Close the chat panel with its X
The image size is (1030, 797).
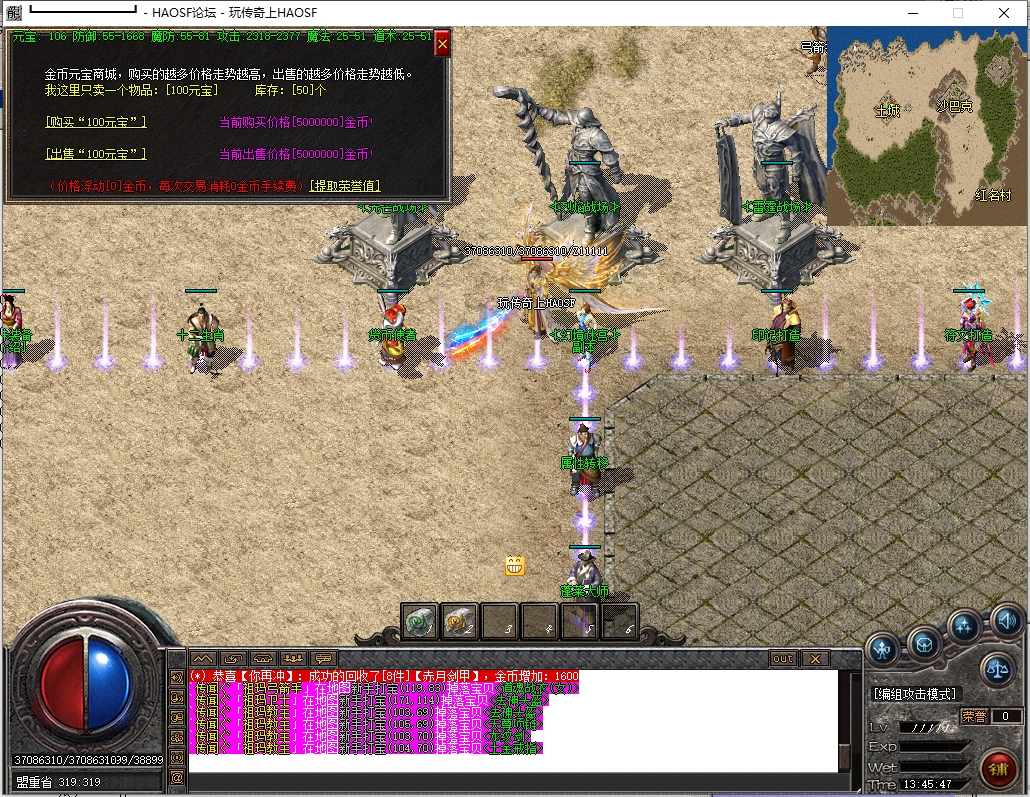[815, 659]
